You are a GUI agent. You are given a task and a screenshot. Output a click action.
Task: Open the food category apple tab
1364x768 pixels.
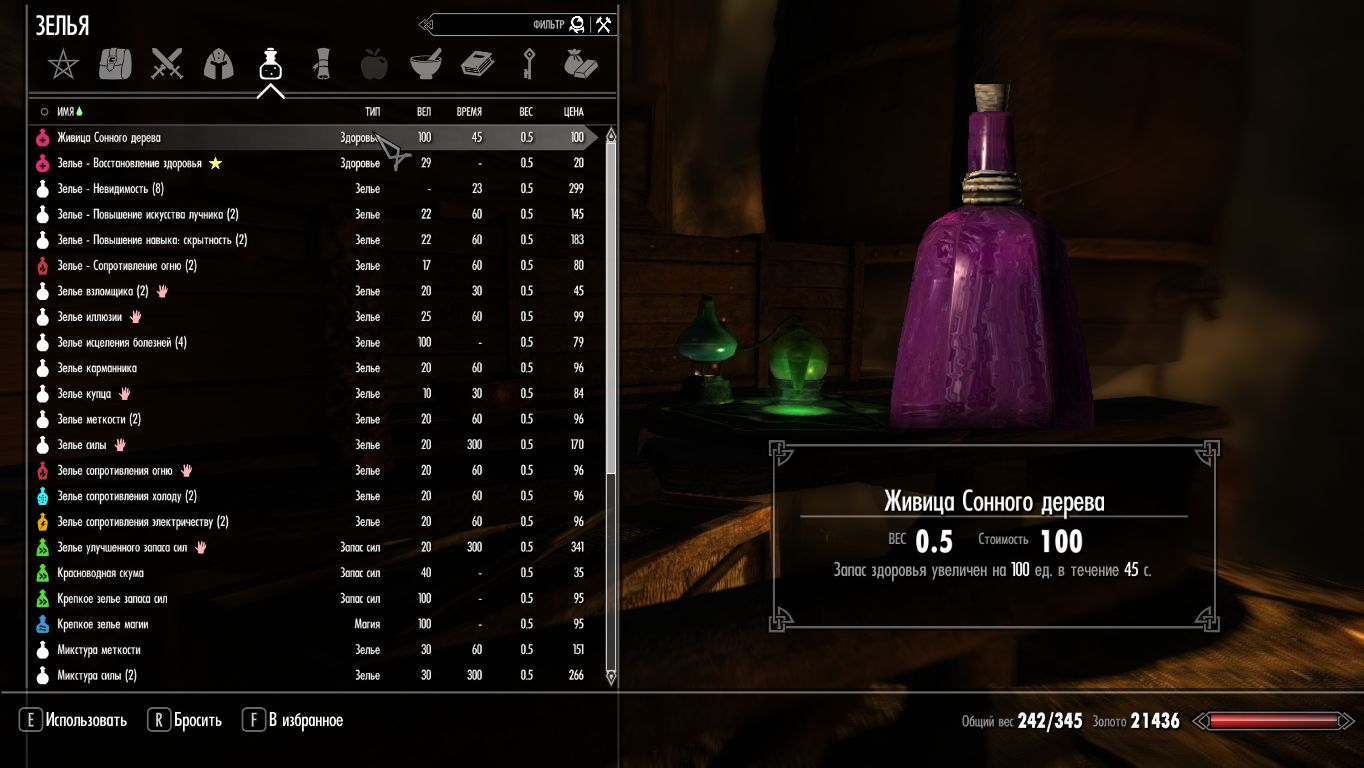pyautogui.click(x=374, y=65)
